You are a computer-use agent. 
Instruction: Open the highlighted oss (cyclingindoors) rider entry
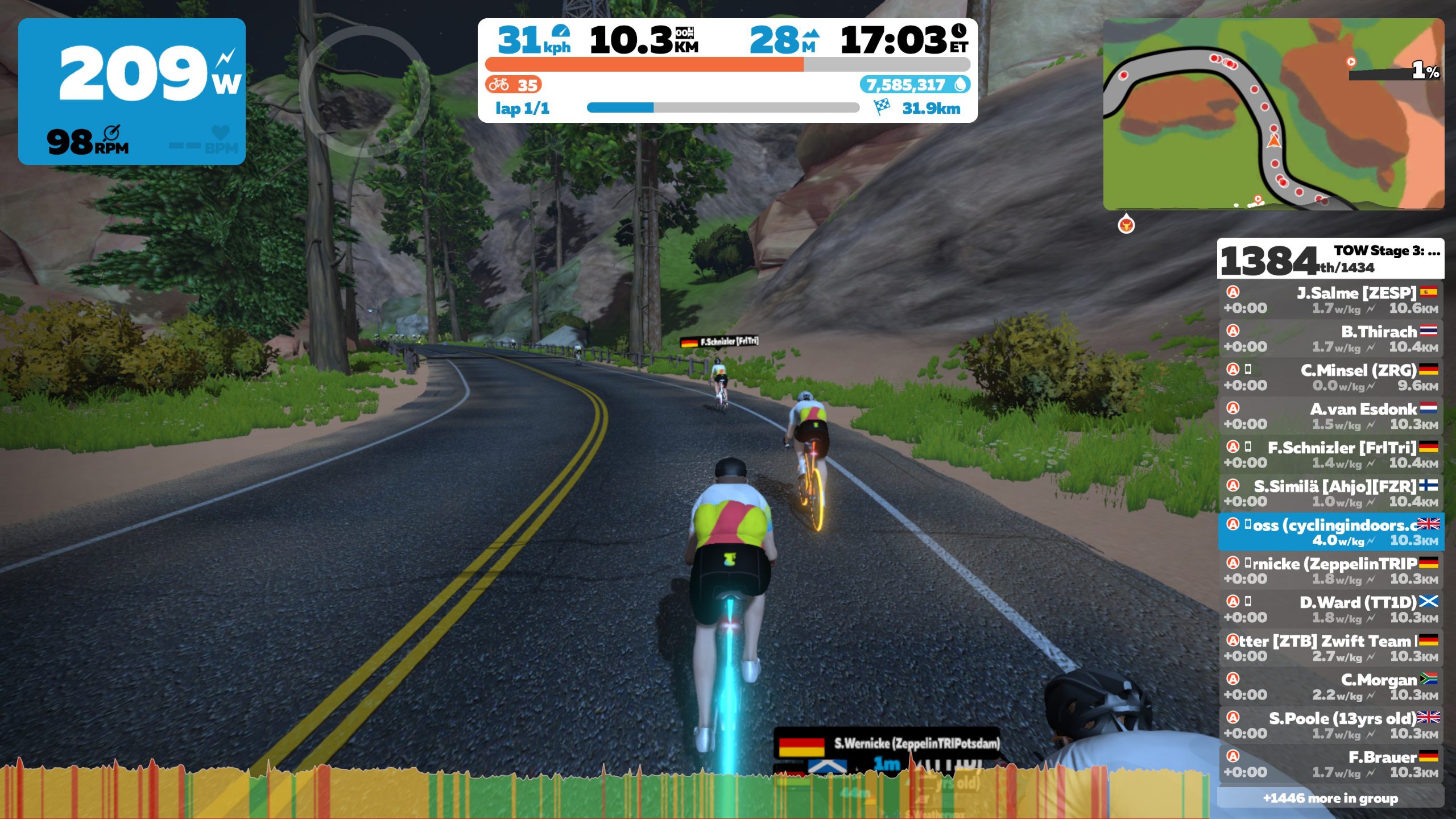(x=1329, y=532)
